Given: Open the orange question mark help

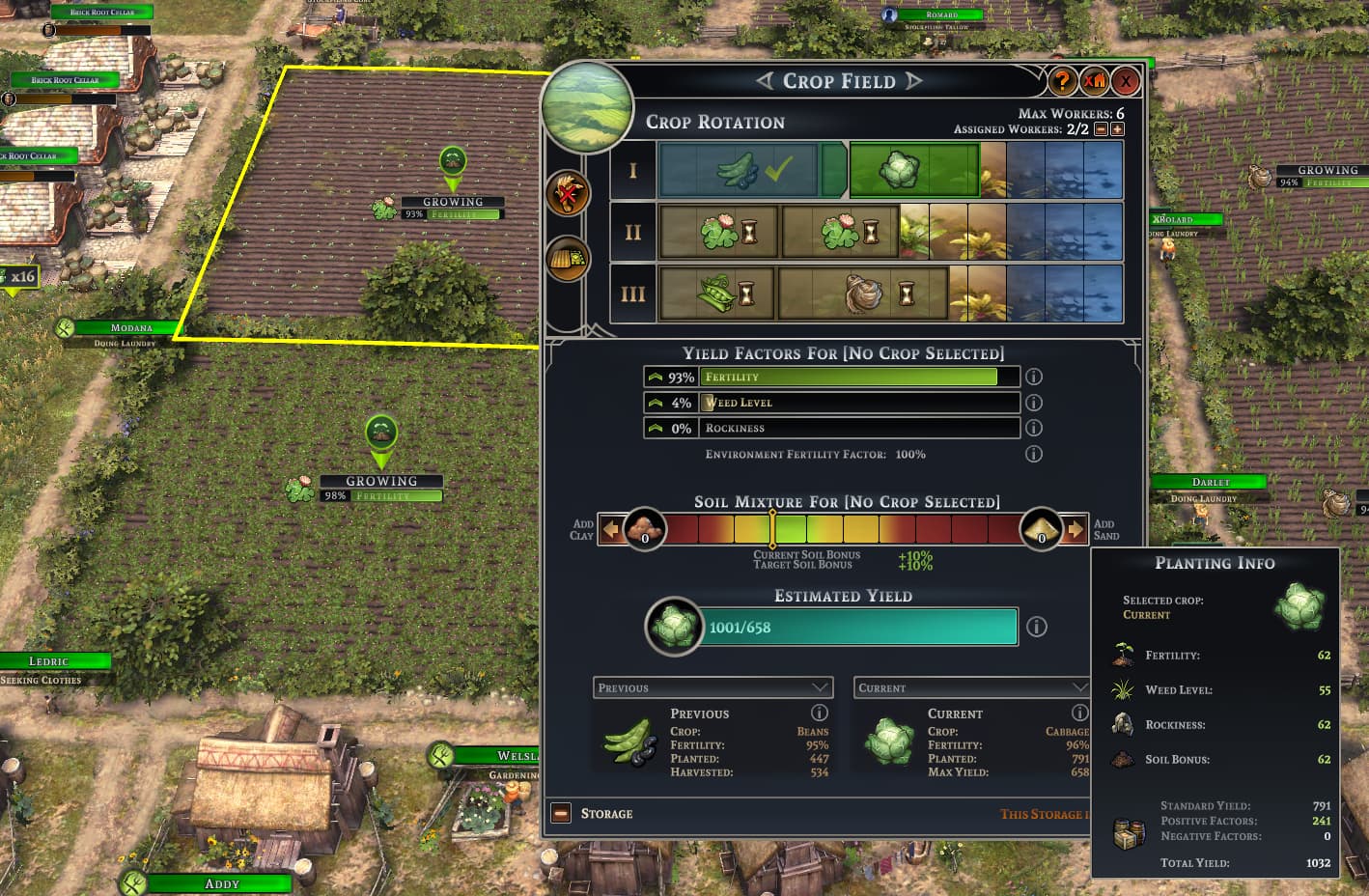Looking at the screenshot, I should coord(1062,81).
